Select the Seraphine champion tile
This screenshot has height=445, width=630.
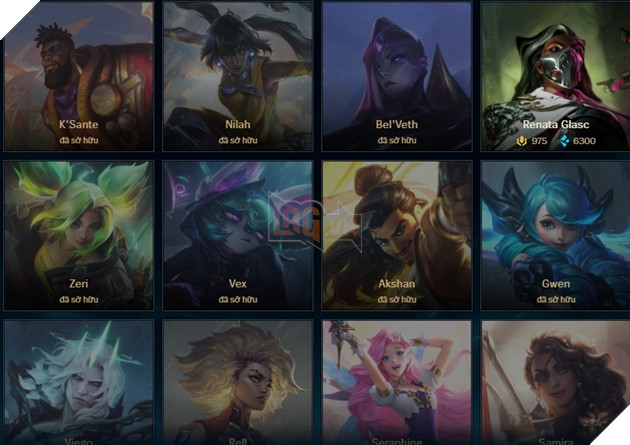pyautogui.click(x=396, y=385)
